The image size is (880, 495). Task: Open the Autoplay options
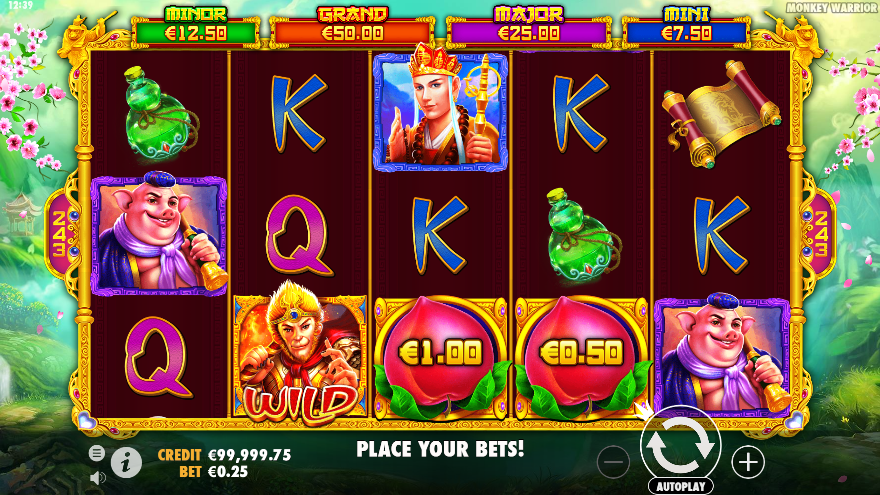pyautogui.click(x=680, y=486)
